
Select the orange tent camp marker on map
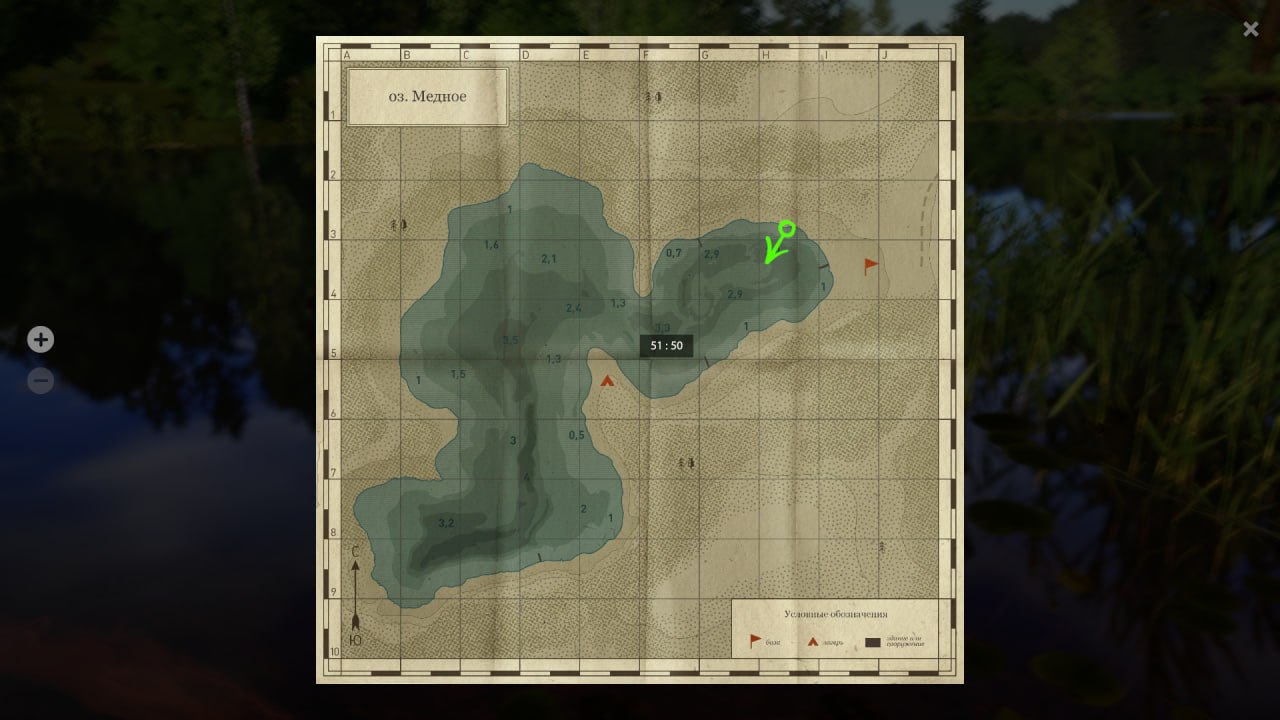coord(607,380)
